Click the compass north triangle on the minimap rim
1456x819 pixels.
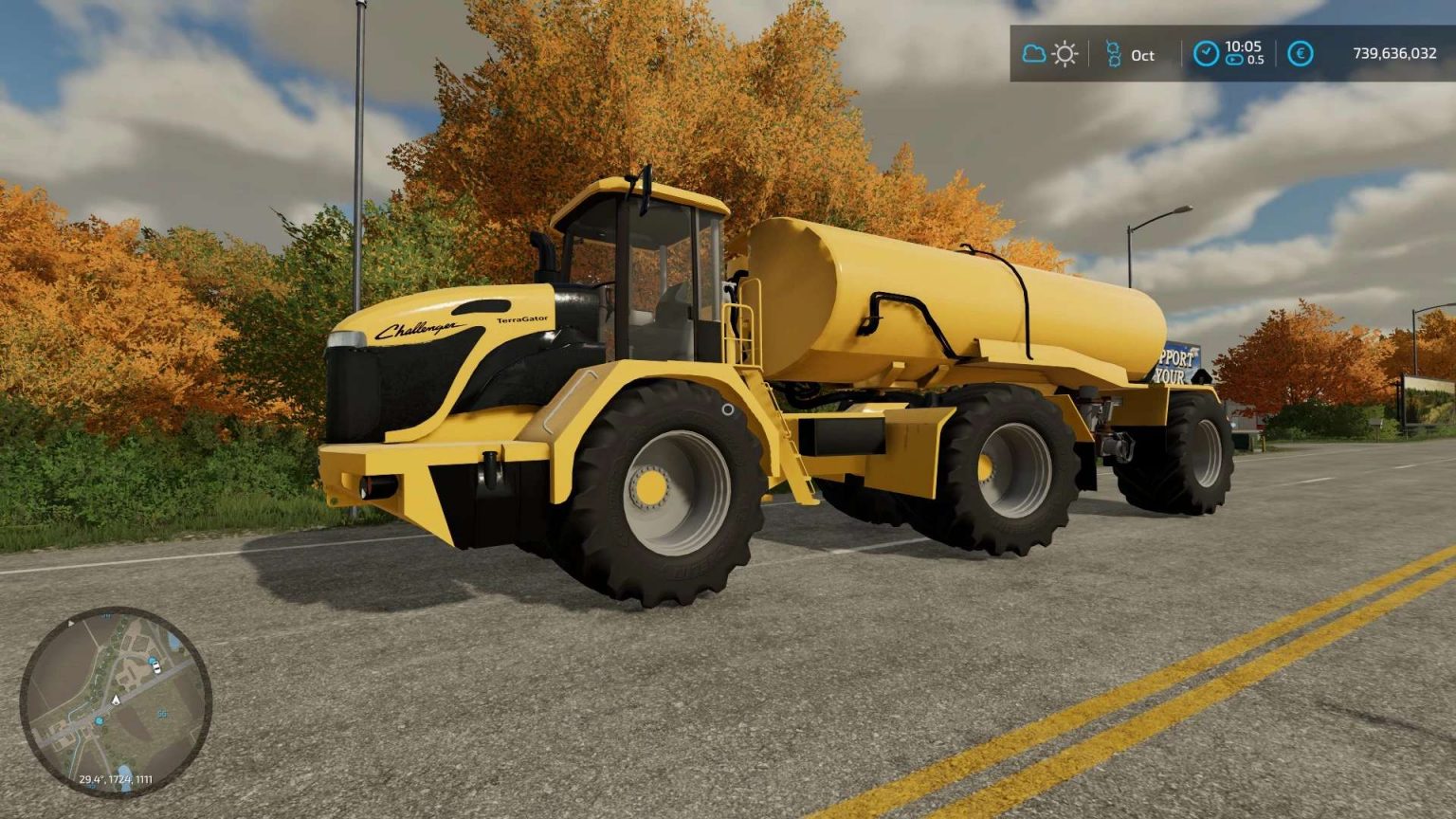(71, 623)
